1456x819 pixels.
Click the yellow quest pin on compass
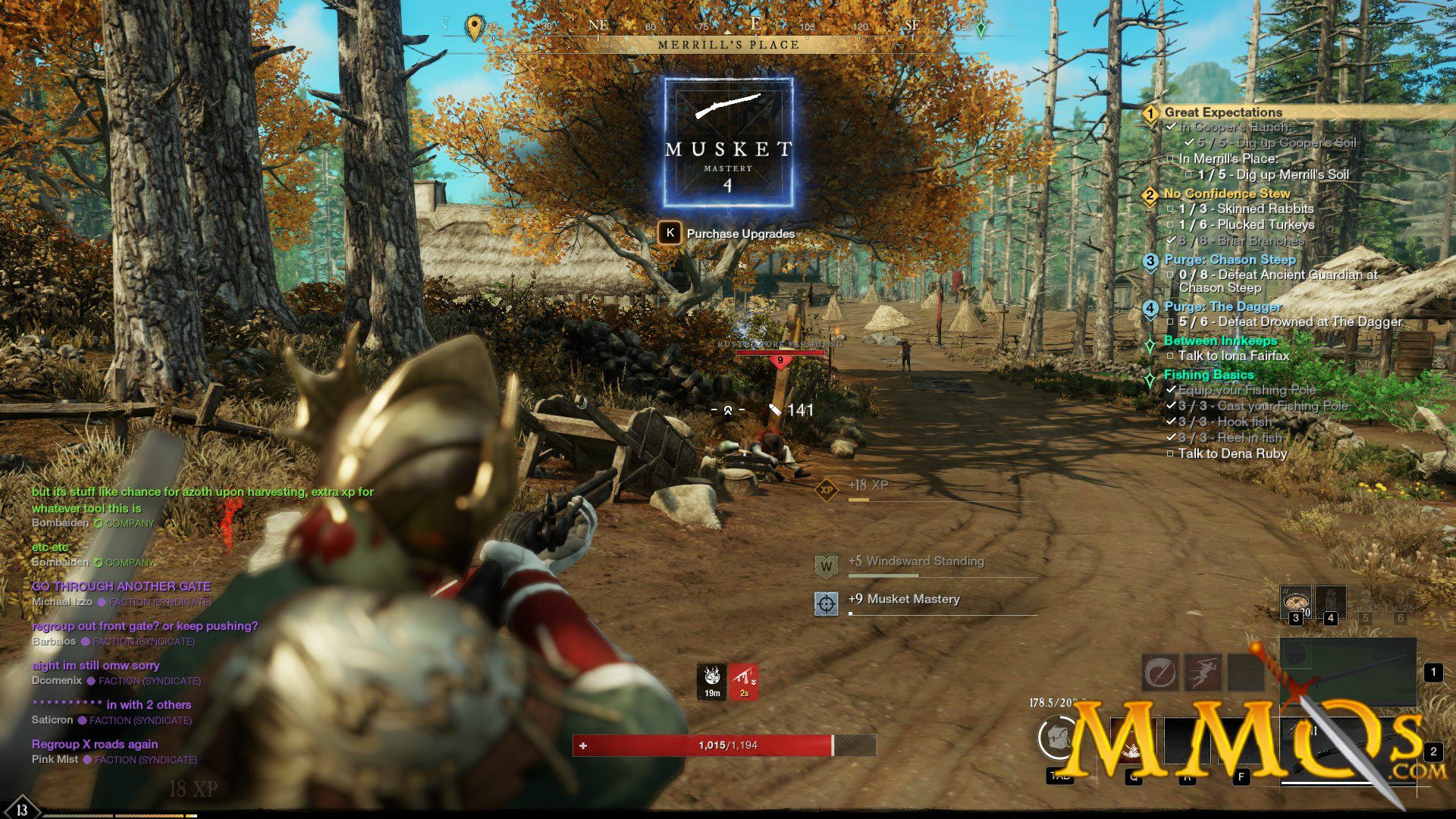474,28
